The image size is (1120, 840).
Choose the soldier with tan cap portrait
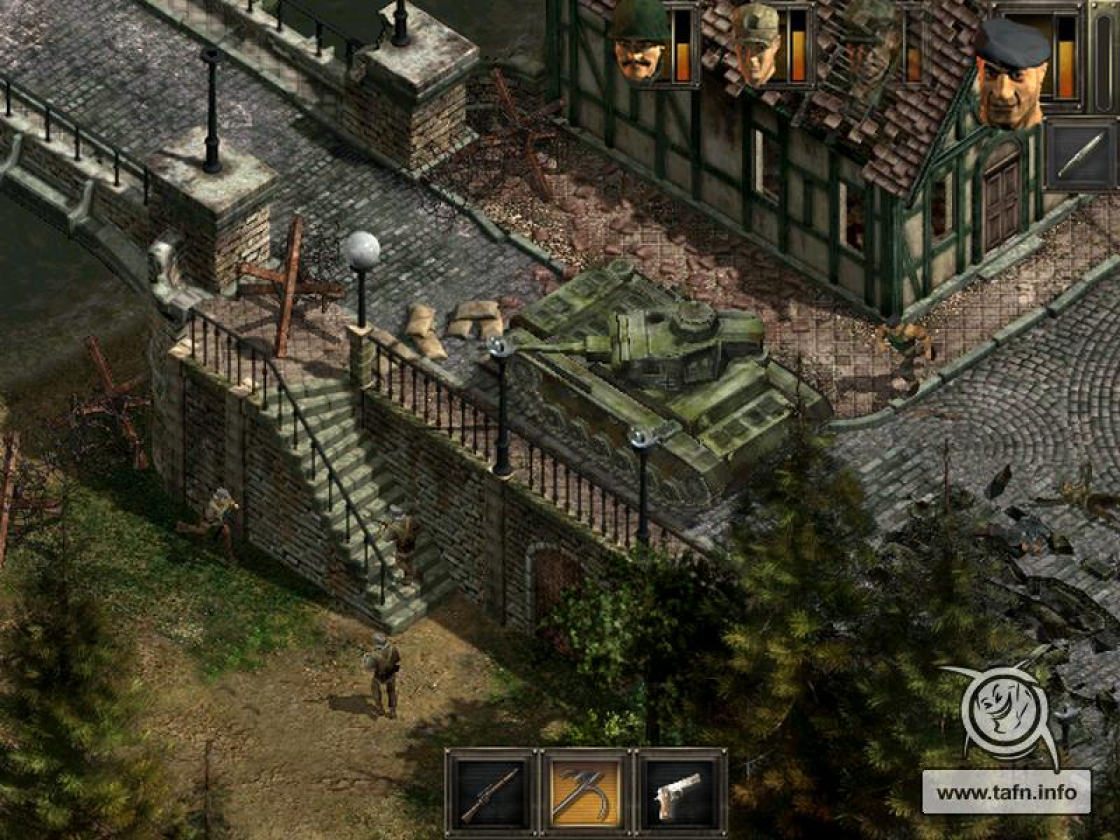tap(757, 45)
